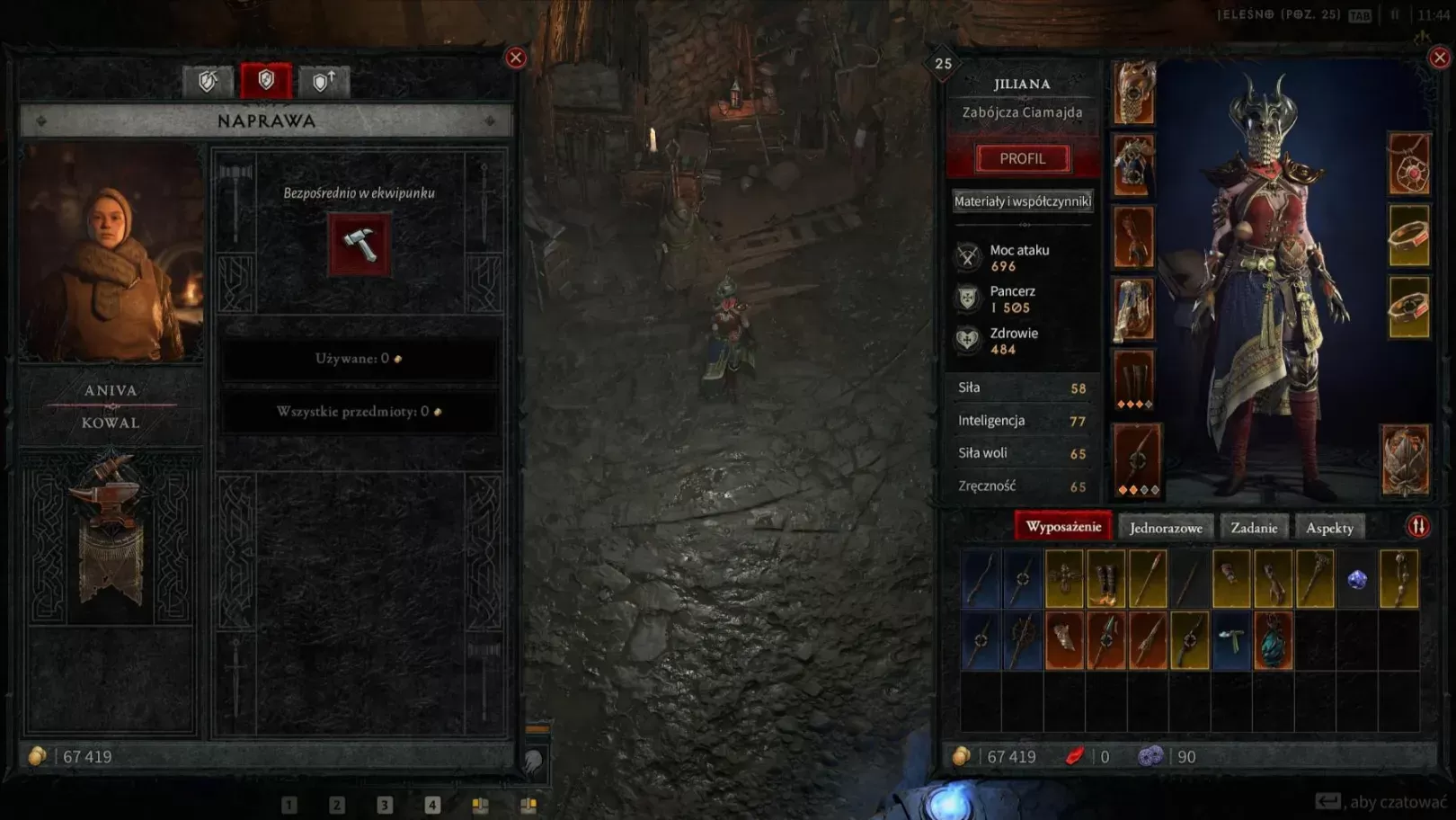Pick the purple gem in inventory
Screen dimensions: 1456x820
click(1357, 580)
